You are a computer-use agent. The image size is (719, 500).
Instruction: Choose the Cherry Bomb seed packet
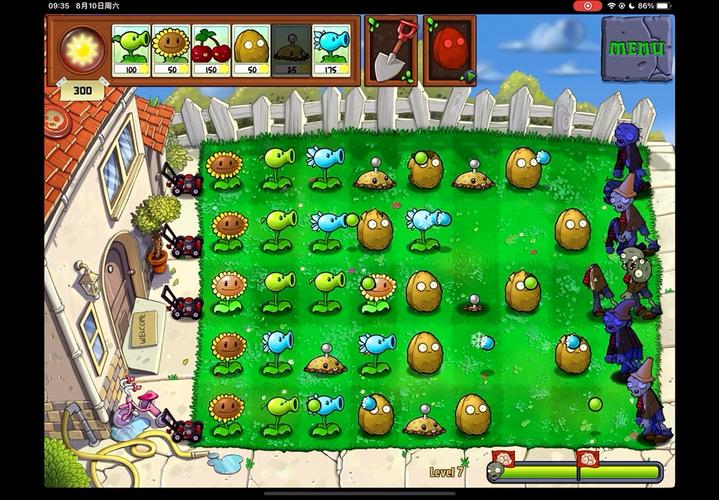click(211, 51)
